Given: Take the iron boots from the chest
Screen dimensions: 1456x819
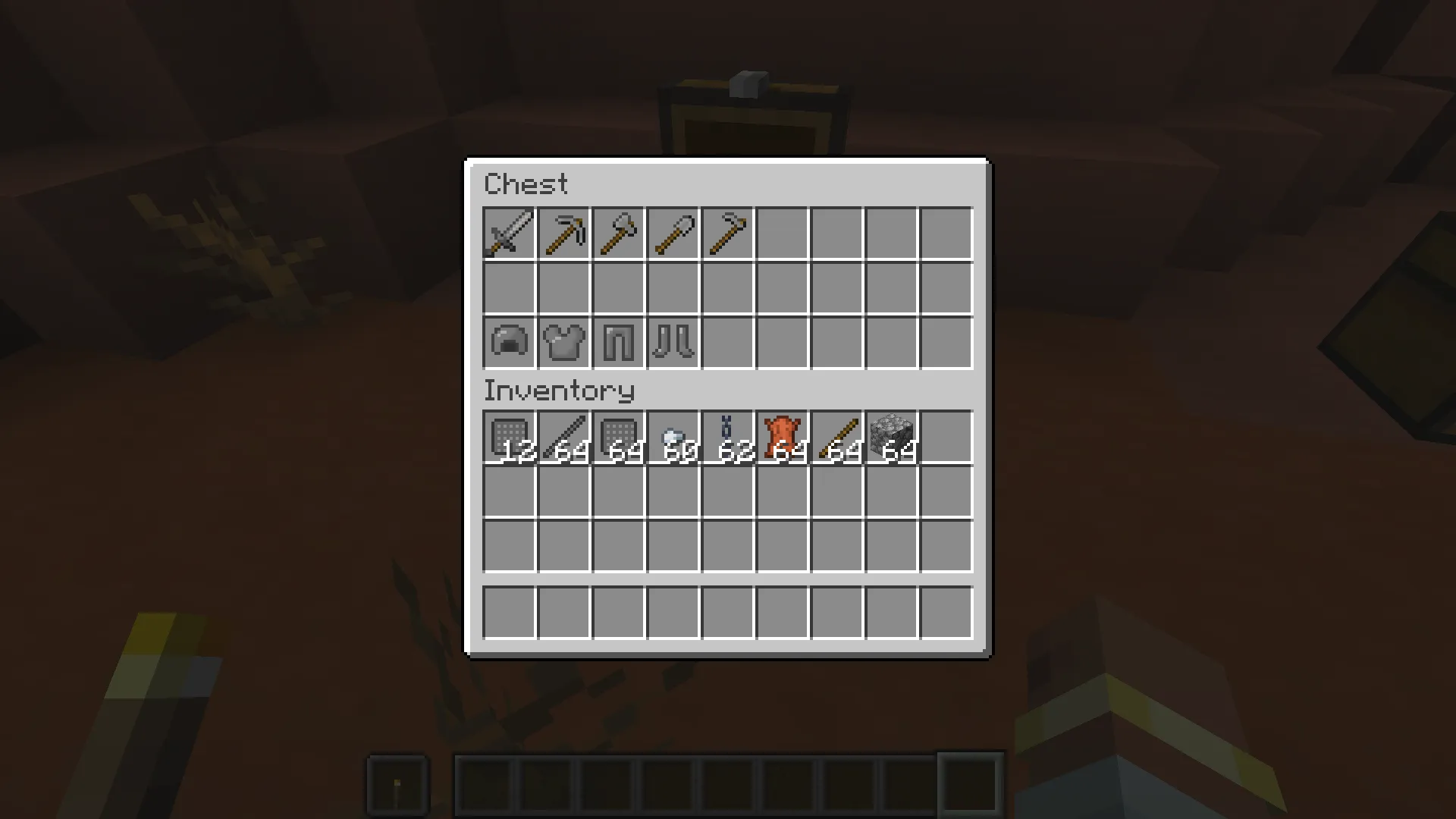Looking at the screenshot, I should point(672,343).
